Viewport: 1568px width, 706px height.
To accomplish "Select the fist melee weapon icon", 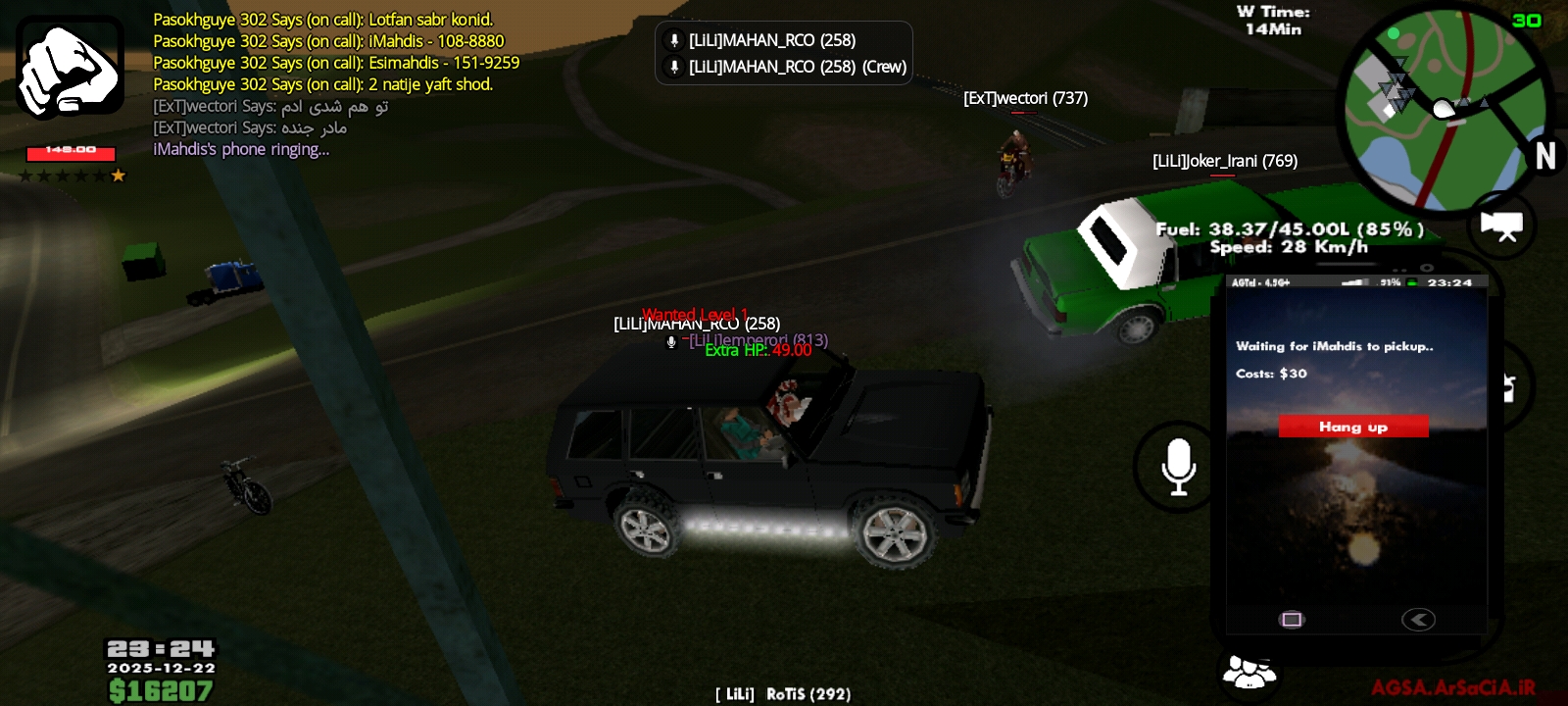I will coord(70,67).
